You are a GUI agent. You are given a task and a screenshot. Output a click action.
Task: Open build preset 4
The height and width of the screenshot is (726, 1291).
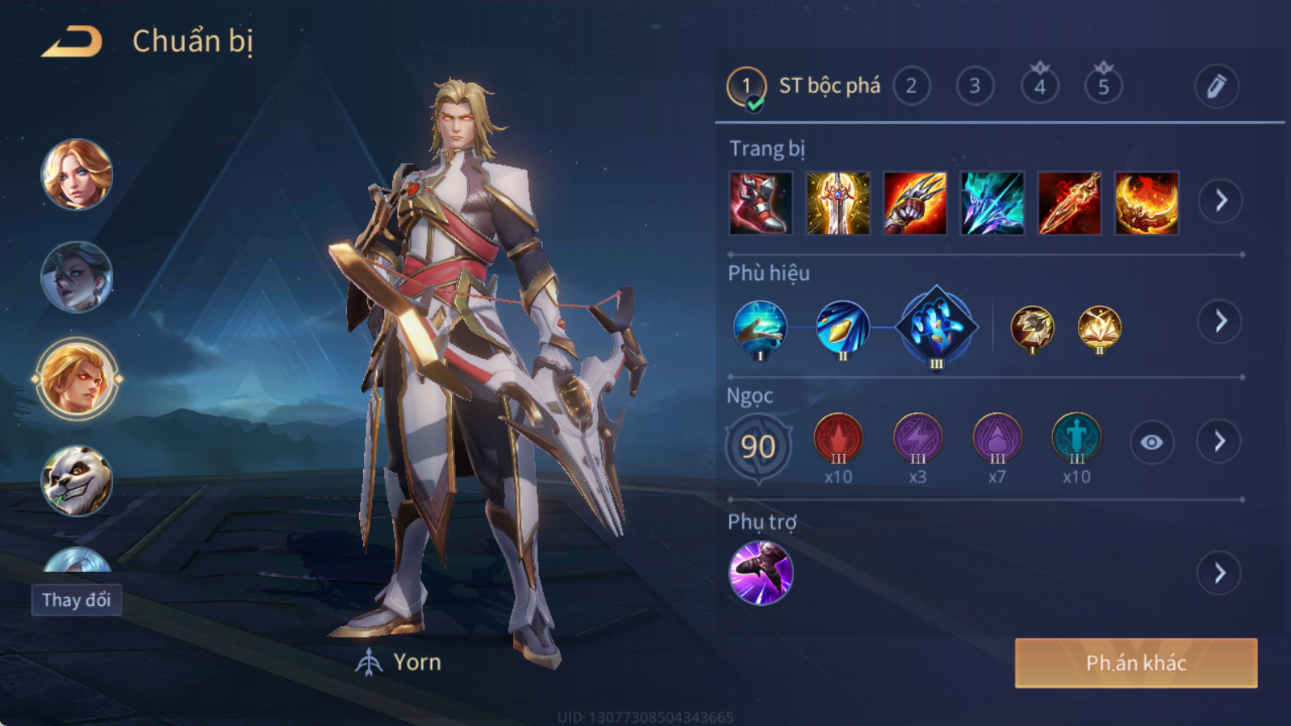tap(1040, 86)
